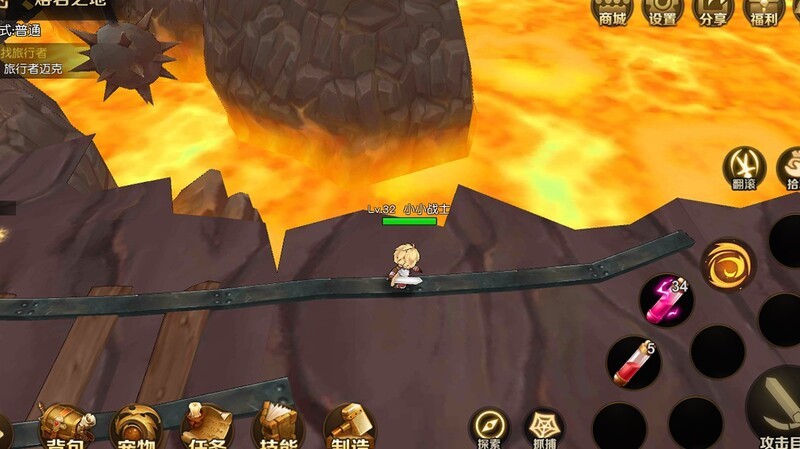Image resolution: width=800 pixels, height=449 pixels.
Task: Open the 设置 settings menu
Action: [x=663, y=11]
